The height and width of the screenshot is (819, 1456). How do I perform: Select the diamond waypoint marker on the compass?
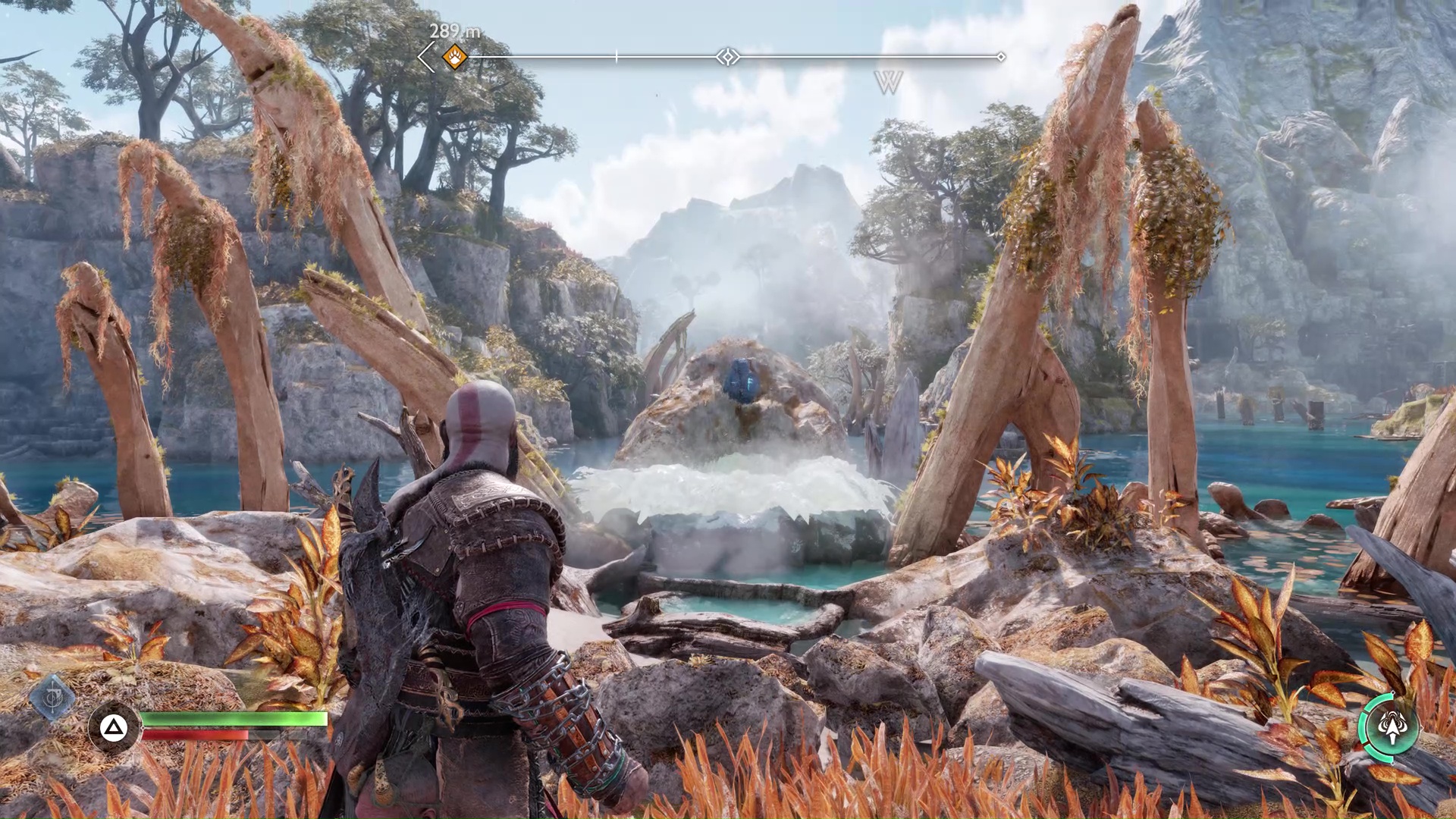728,56
